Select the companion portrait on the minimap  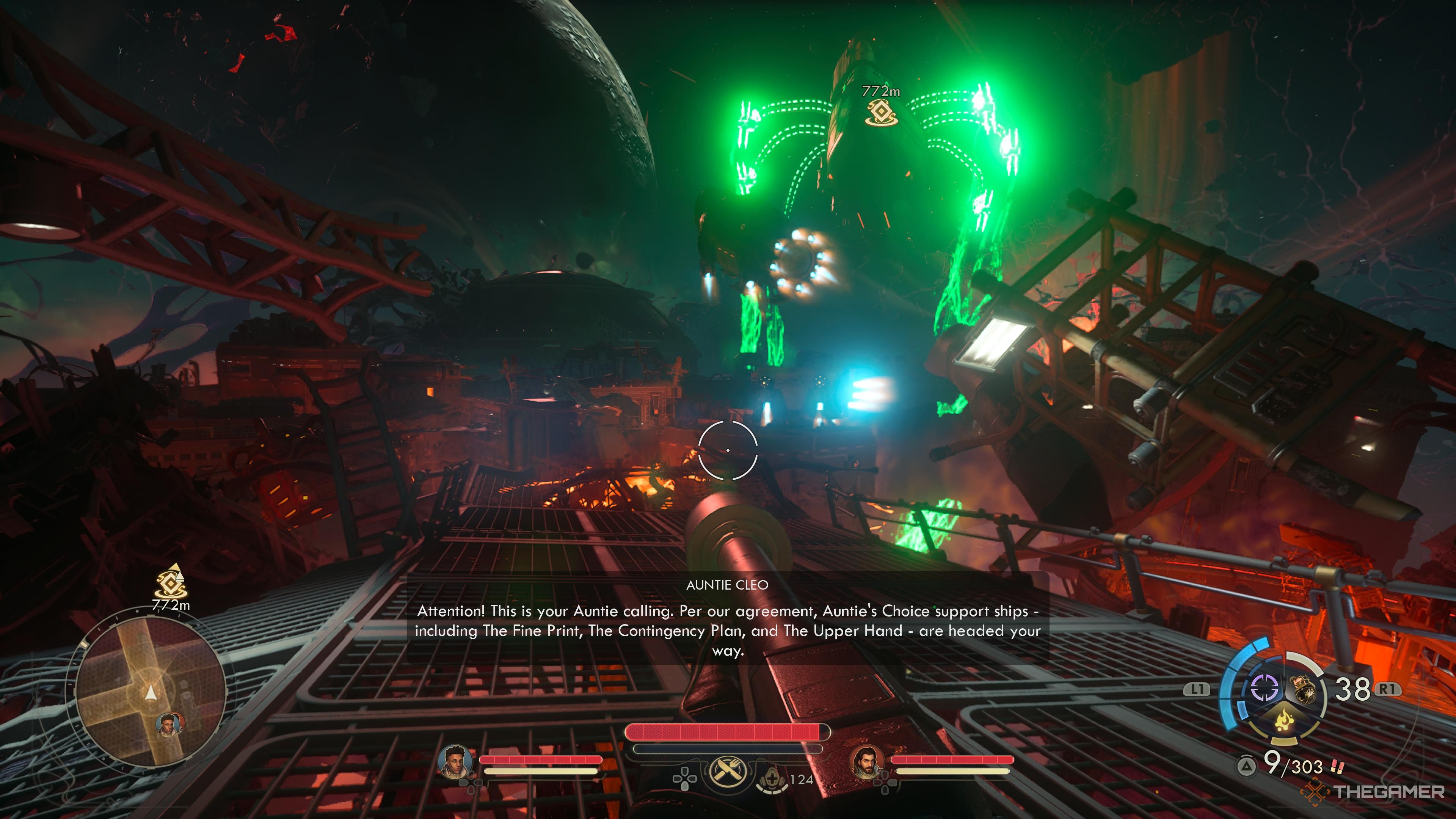pyautogui.click(x=169, y=724)
